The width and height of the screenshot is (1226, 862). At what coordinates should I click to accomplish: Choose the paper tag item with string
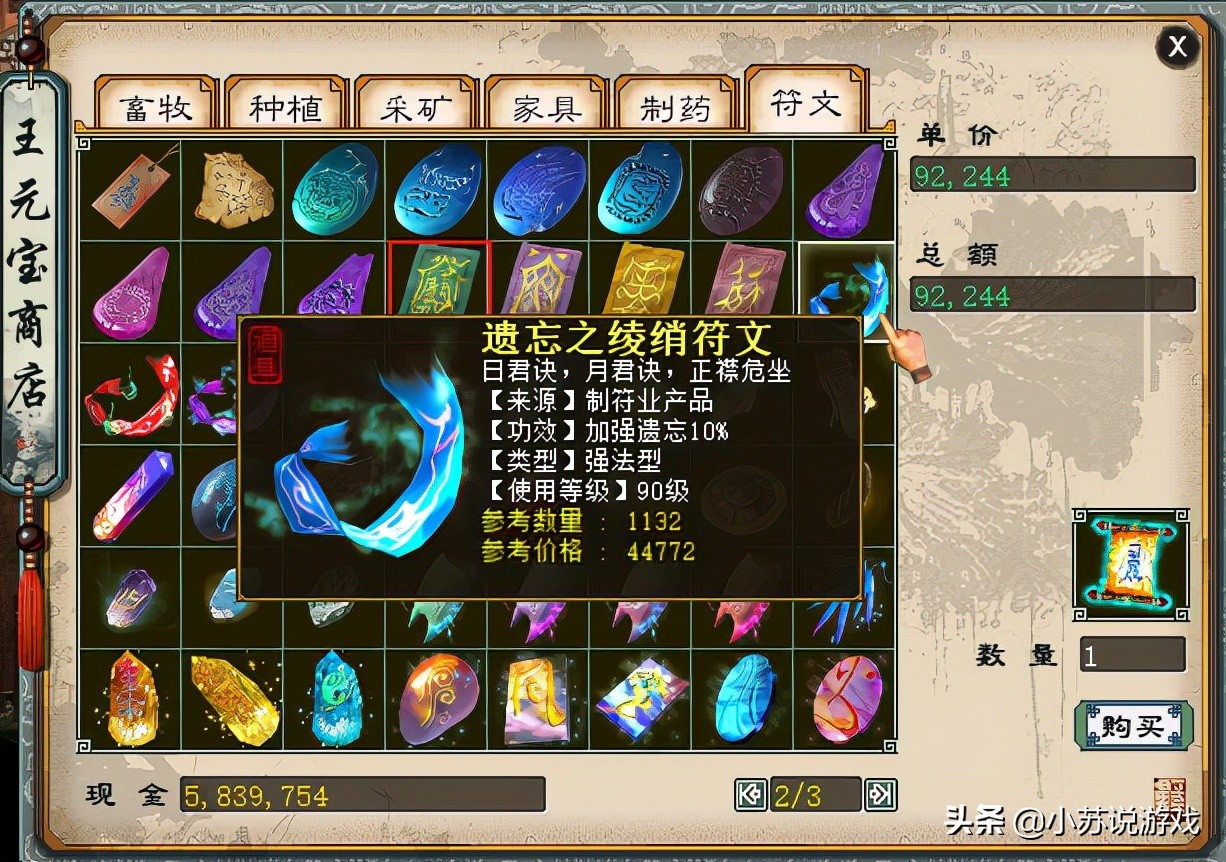(132, 187)
